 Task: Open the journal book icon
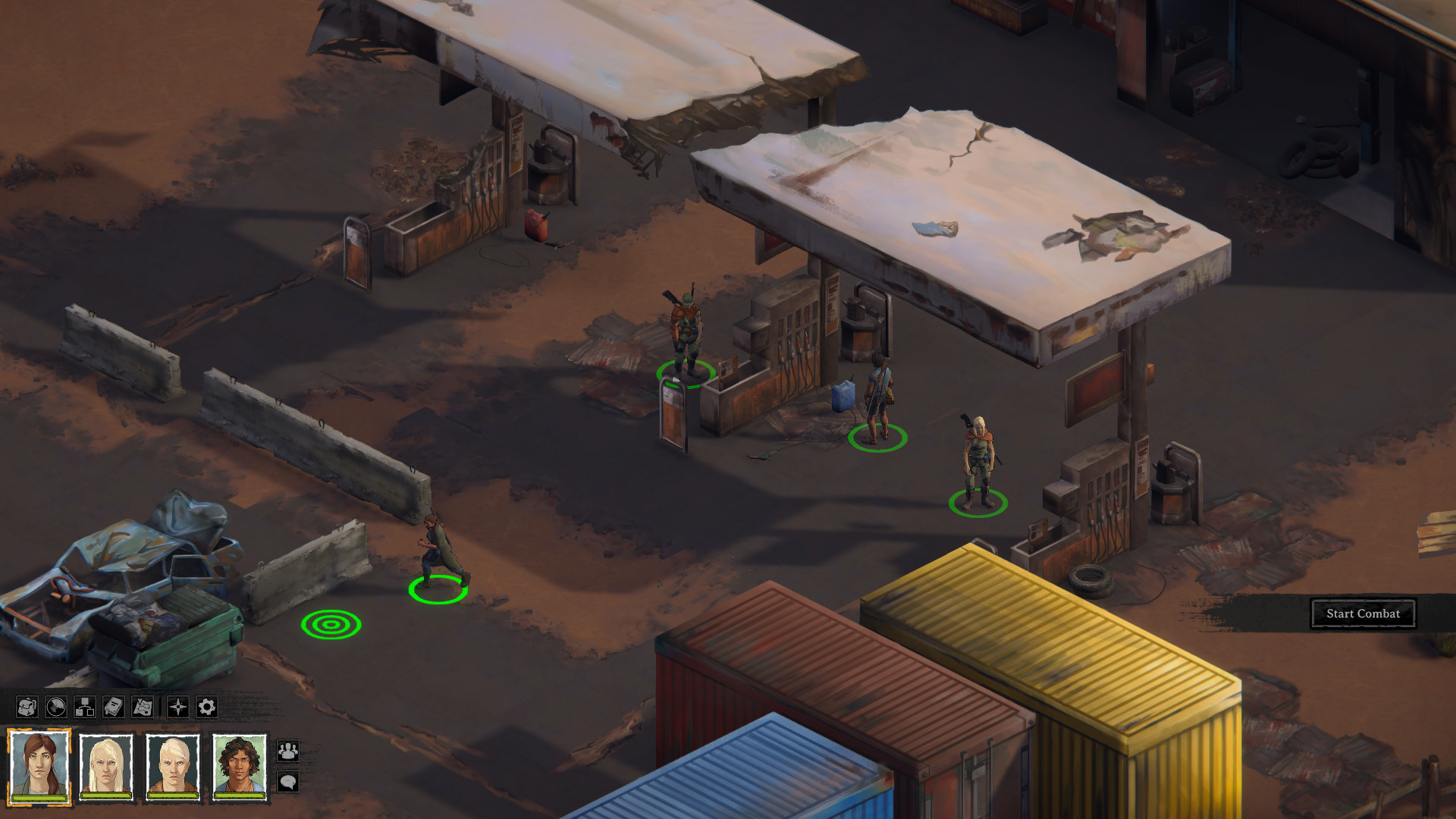coord(112,708)
